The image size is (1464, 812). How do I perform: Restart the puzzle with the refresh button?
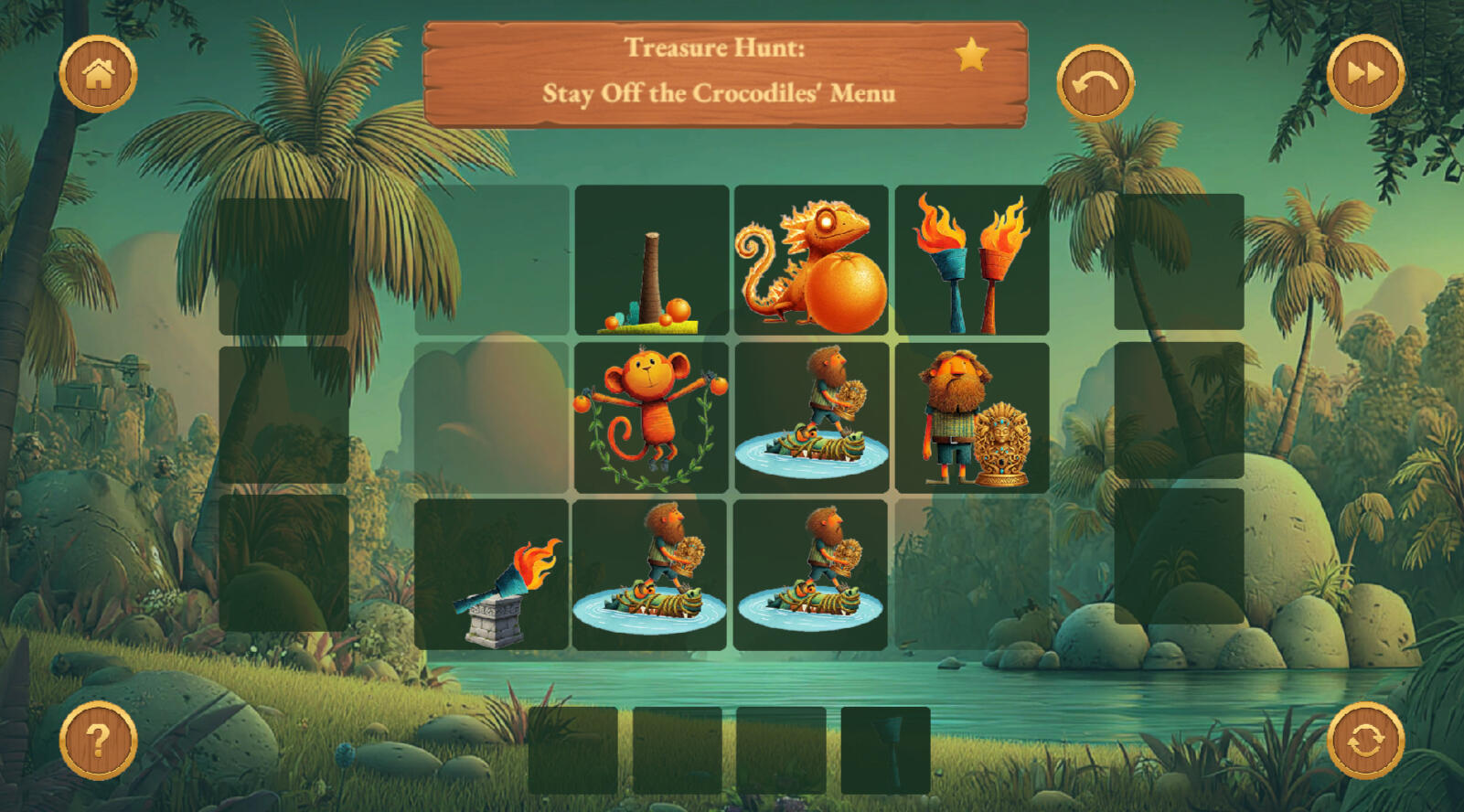1364,740
